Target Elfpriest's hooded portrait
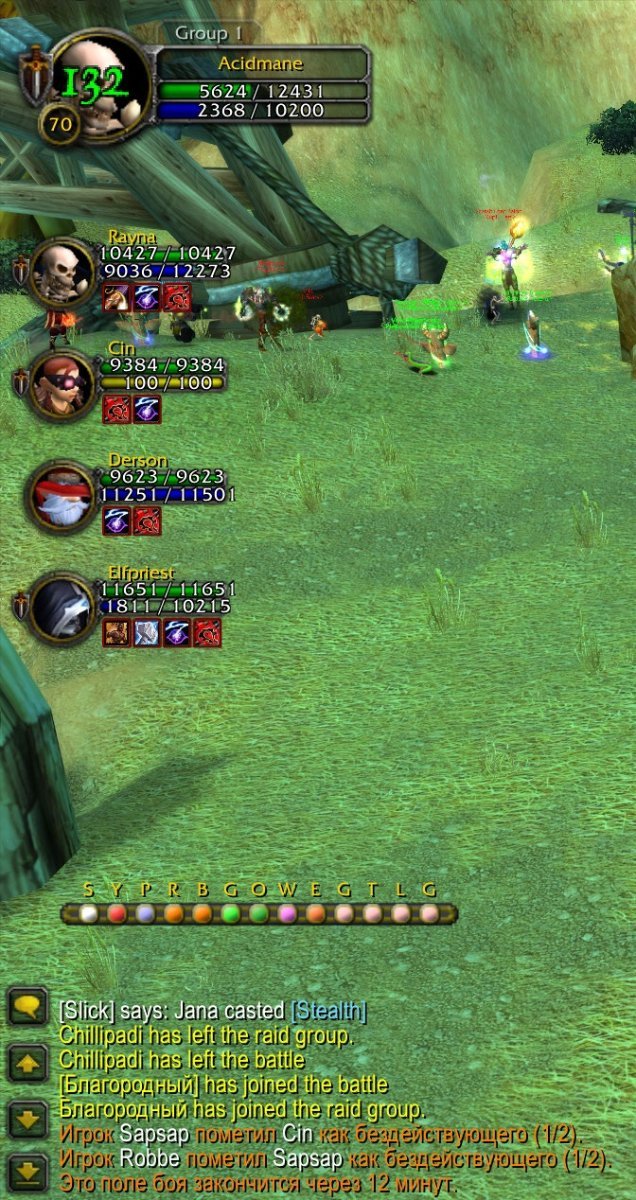The height and width of the screenshot is (1200, 636). click(x=64, y=607)
